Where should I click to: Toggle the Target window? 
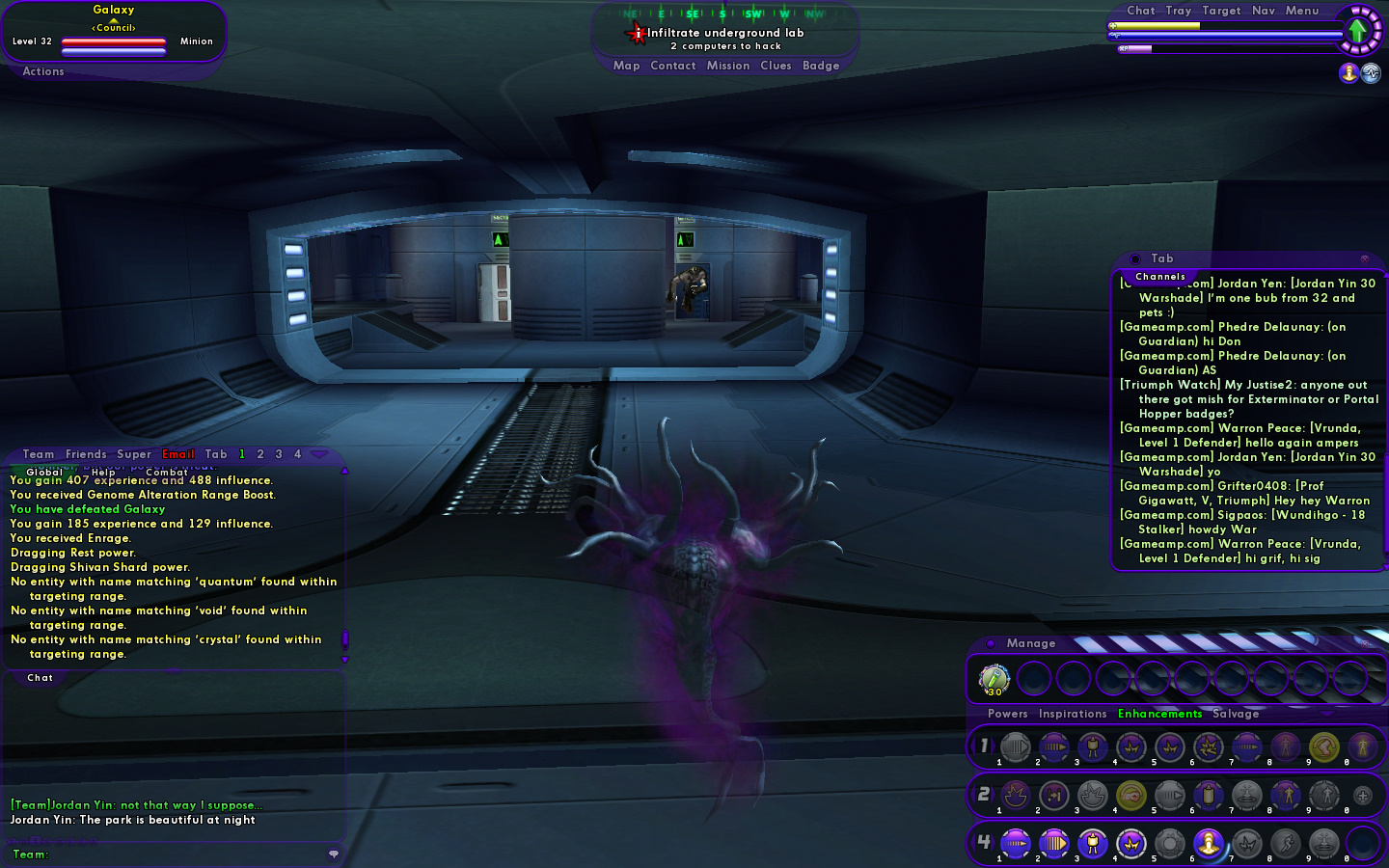(x=1221, y=11)
